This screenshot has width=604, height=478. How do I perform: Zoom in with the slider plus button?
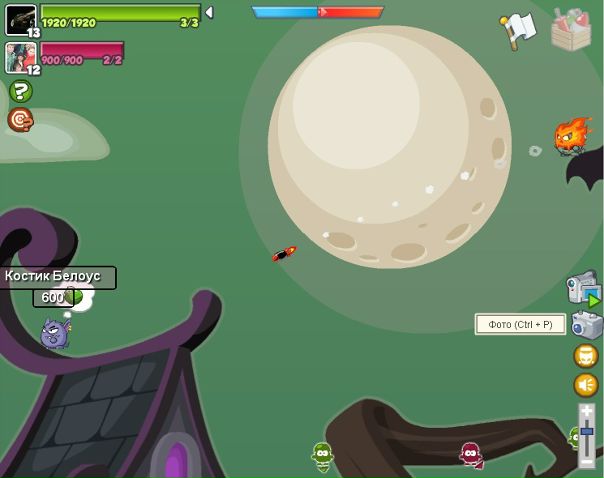click(587, 411)
